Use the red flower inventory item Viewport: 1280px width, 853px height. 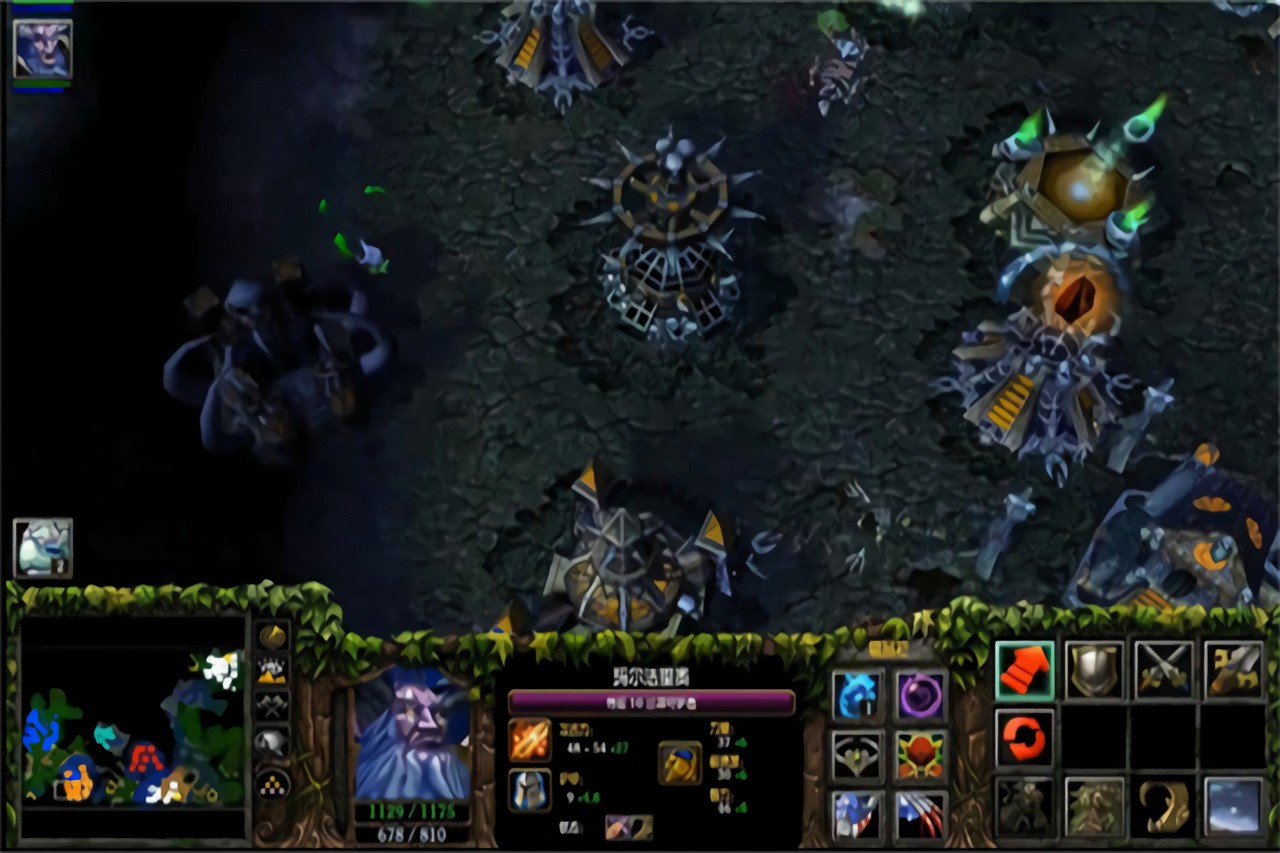(920, 756)
